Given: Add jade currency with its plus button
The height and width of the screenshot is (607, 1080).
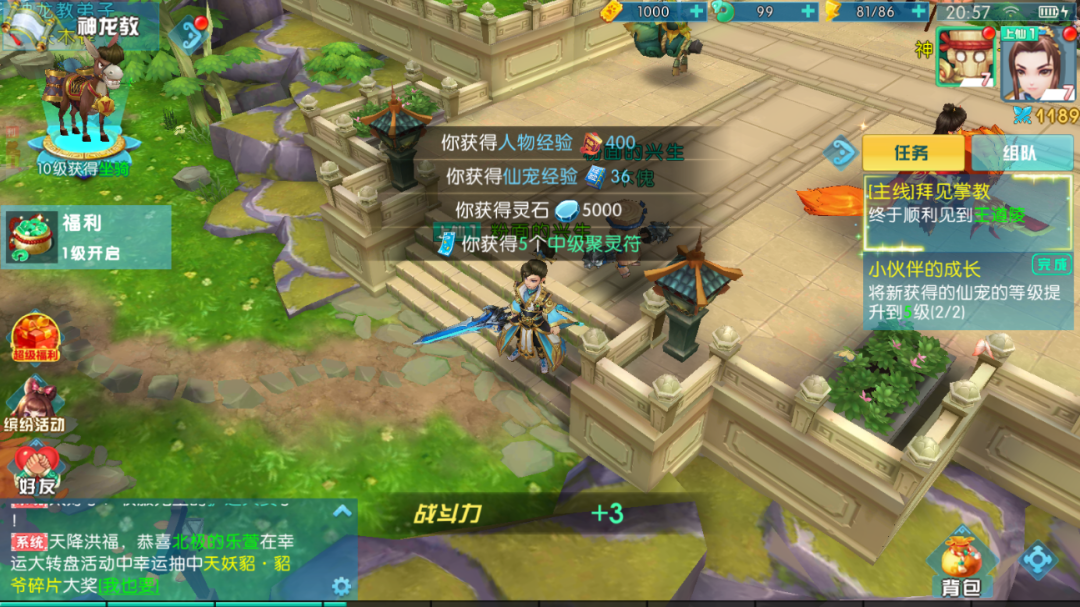Looking at the screenshot, I should point(808,11).
